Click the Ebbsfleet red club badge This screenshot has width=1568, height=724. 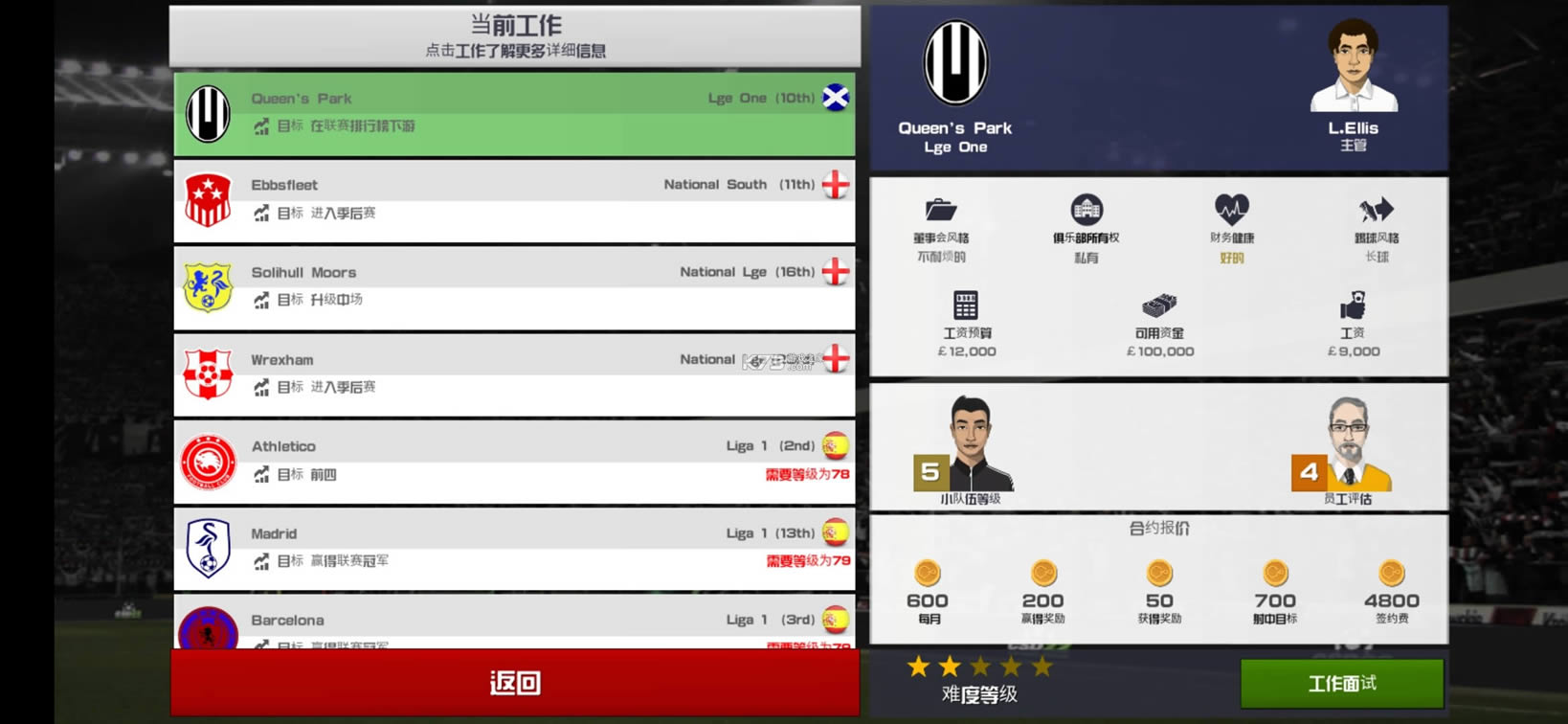pos(209,199)
